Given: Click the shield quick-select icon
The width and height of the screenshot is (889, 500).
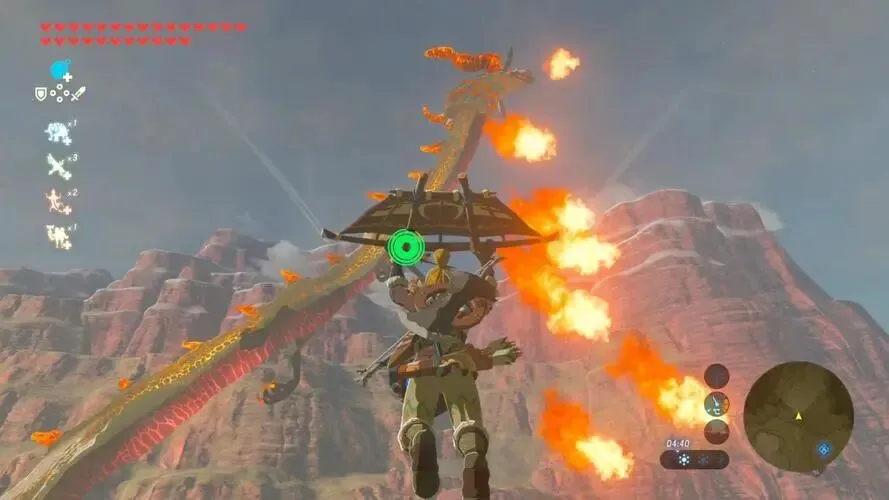Looking at the screenshot, I should pyautogui.click(x=41, y=94).
